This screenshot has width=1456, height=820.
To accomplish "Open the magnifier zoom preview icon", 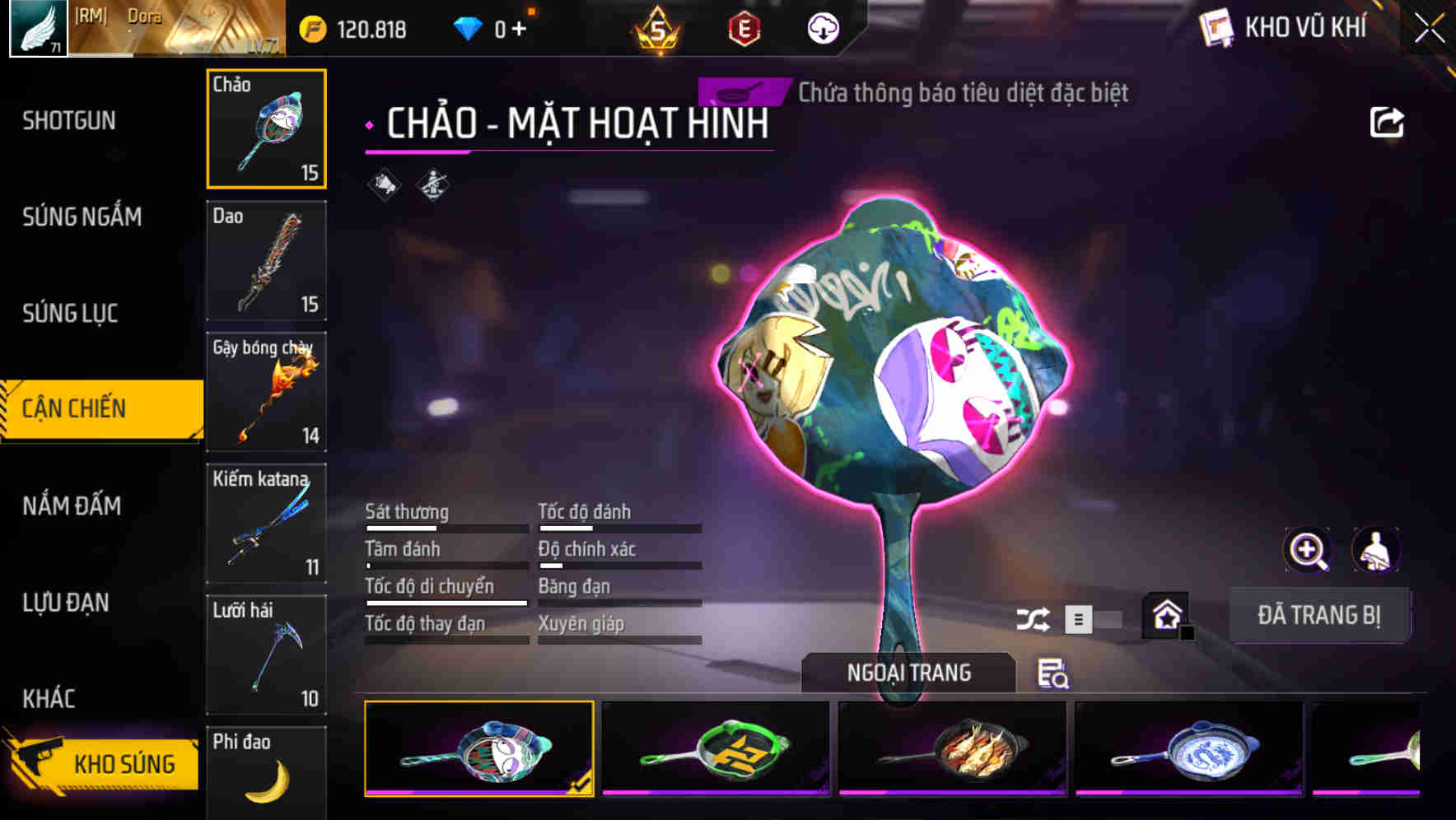I will (1306, 550).
